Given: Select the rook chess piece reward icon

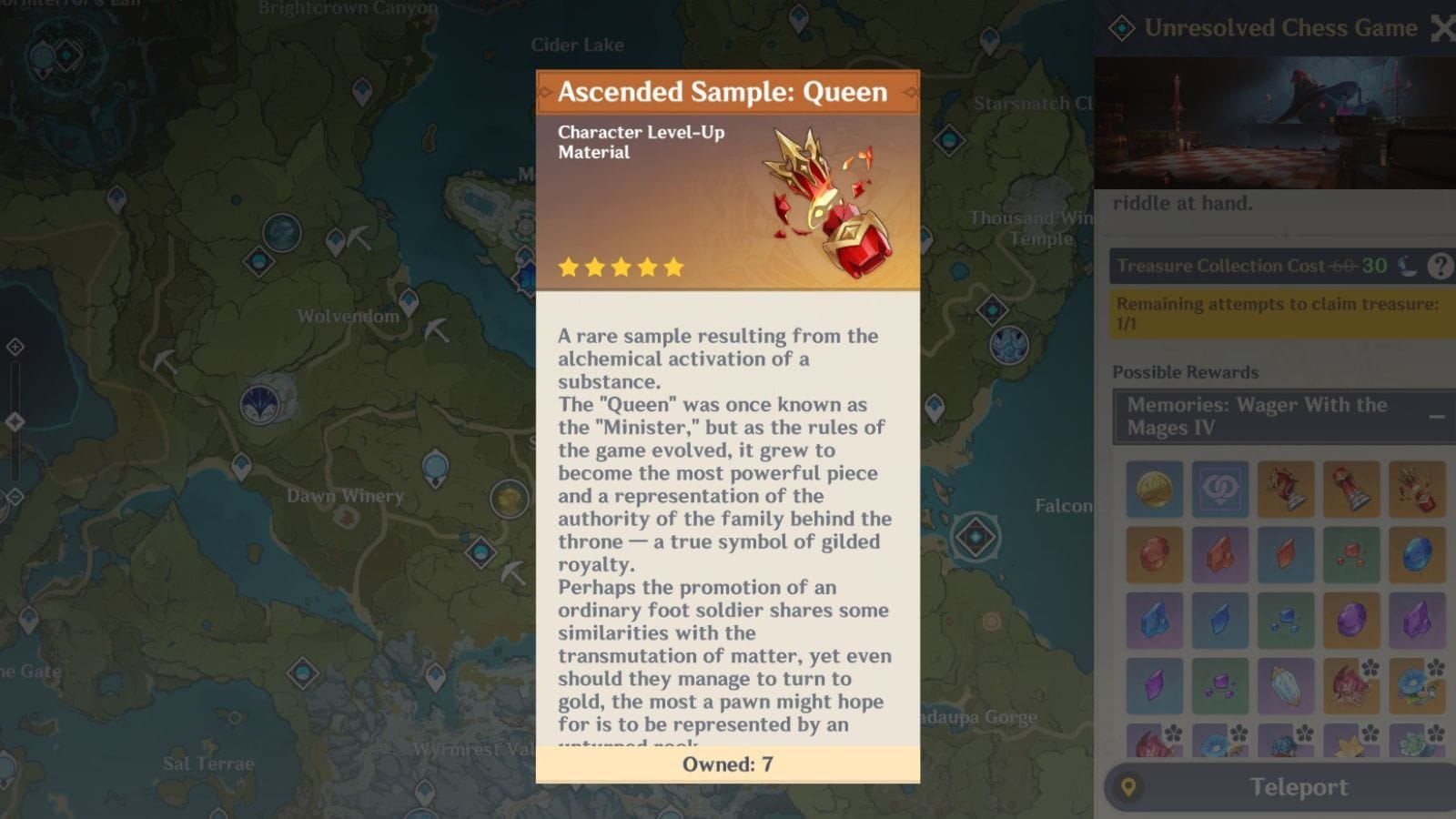Looking at the screenshot, I should tap(1352, 488).
